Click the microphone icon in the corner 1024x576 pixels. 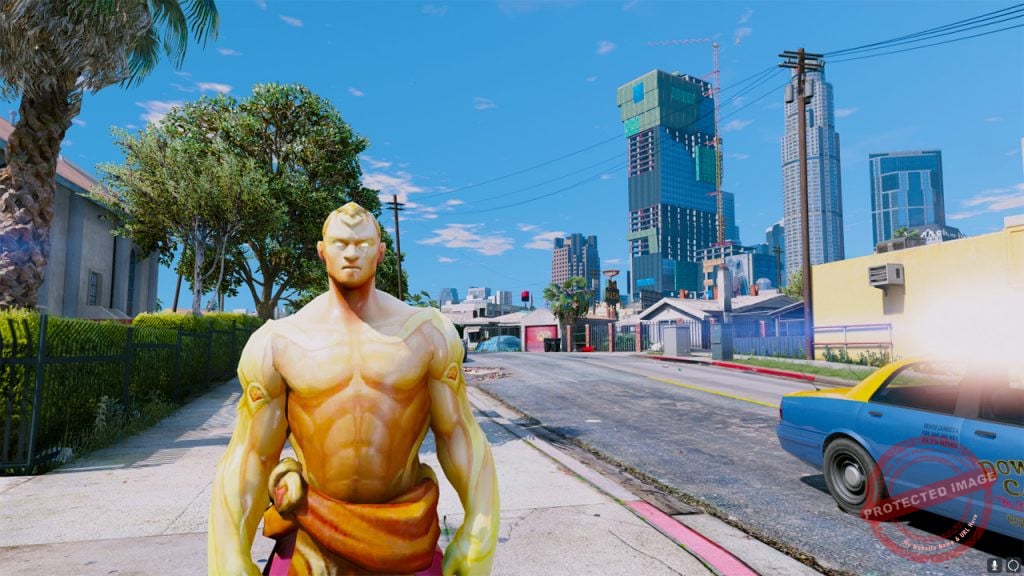point(996,565)
